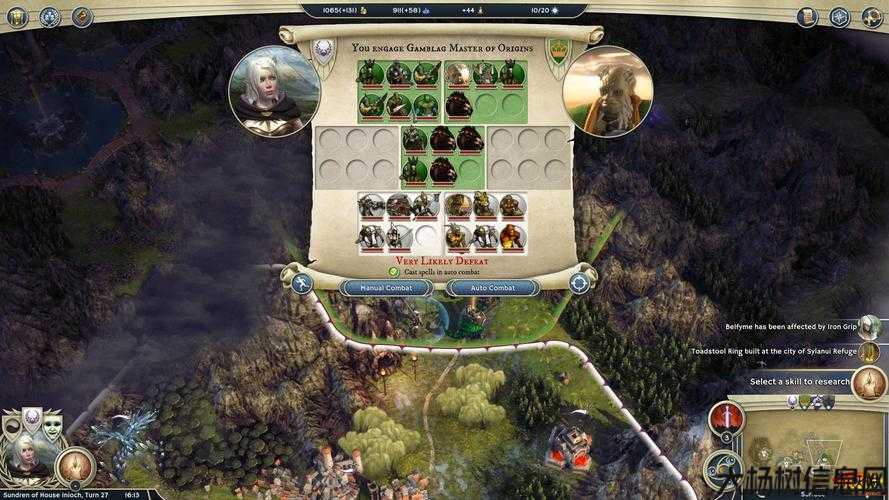The height and width of the screenshot is (500, 889).
Task: Click the round orb button beside the hero portrait
Action: [x=76, y=465]
